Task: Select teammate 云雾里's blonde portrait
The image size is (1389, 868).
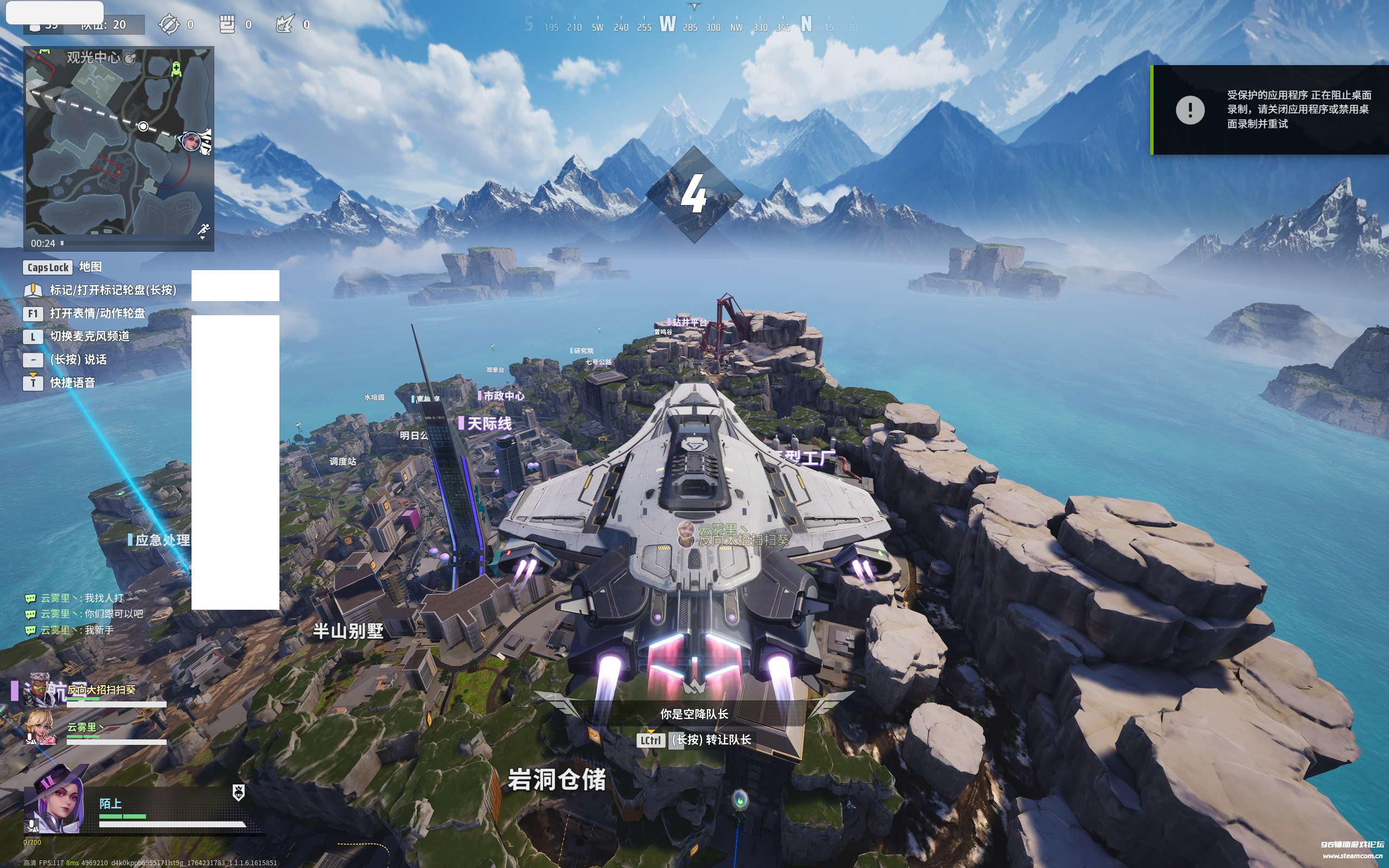Action: (x=40, y=727)
